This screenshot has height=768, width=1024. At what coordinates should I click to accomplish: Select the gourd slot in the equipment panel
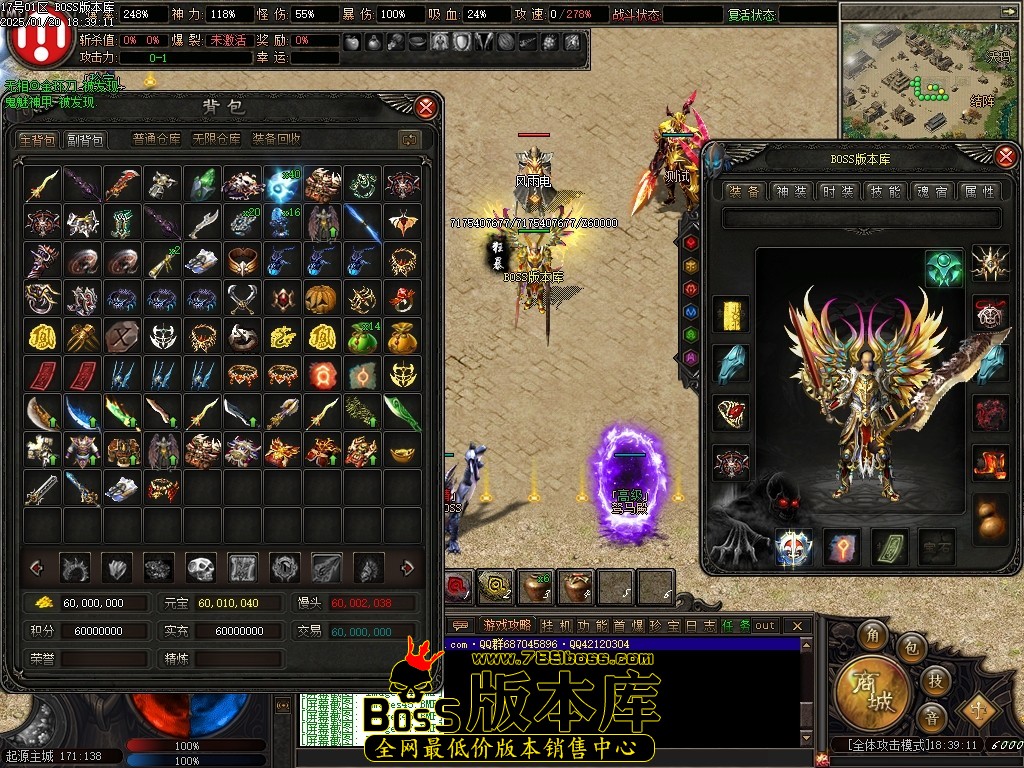991,516
